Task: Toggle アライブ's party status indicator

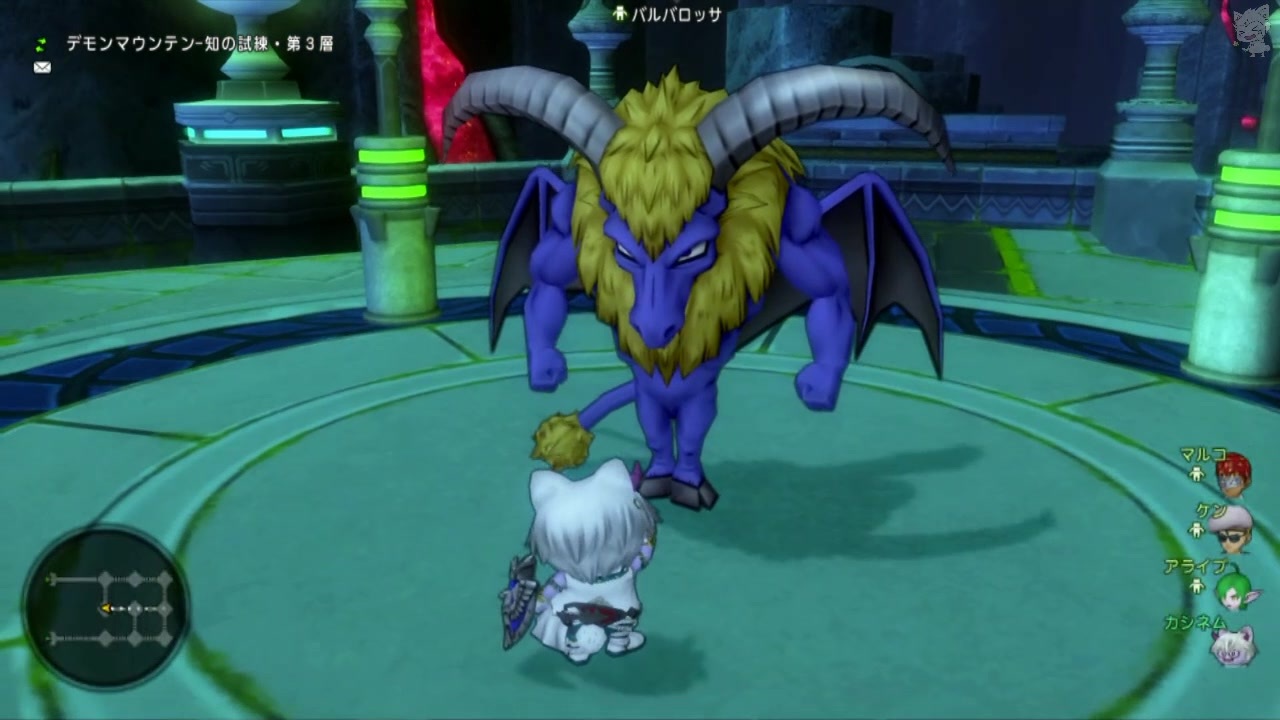Action: point(1198,586)
